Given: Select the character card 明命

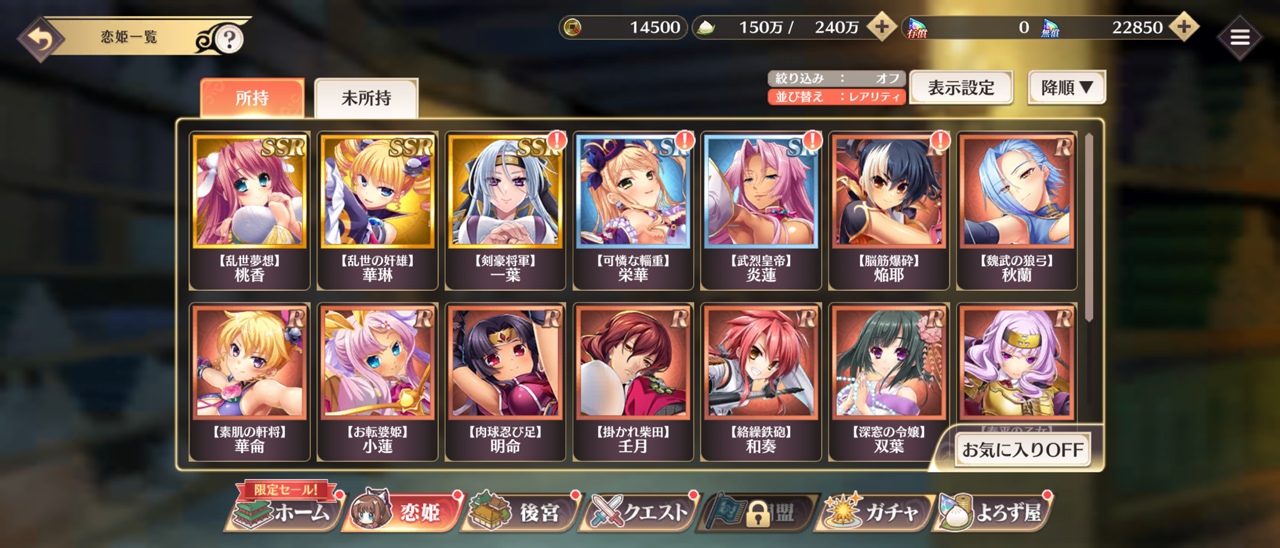Looking at the screenshot, I should tap(505, 381).
